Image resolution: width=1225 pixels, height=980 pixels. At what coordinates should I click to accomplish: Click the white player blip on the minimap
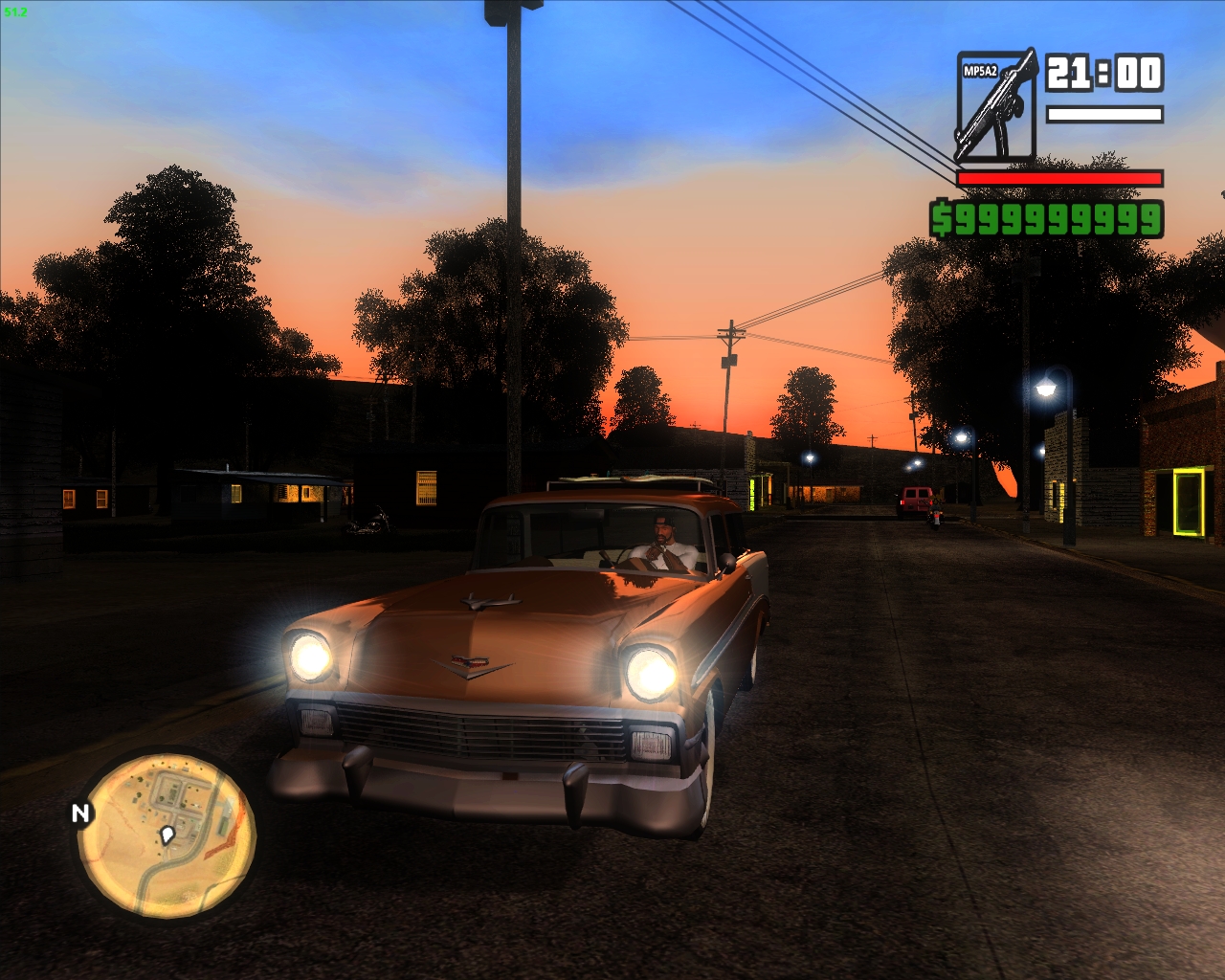tap(168, 835)
